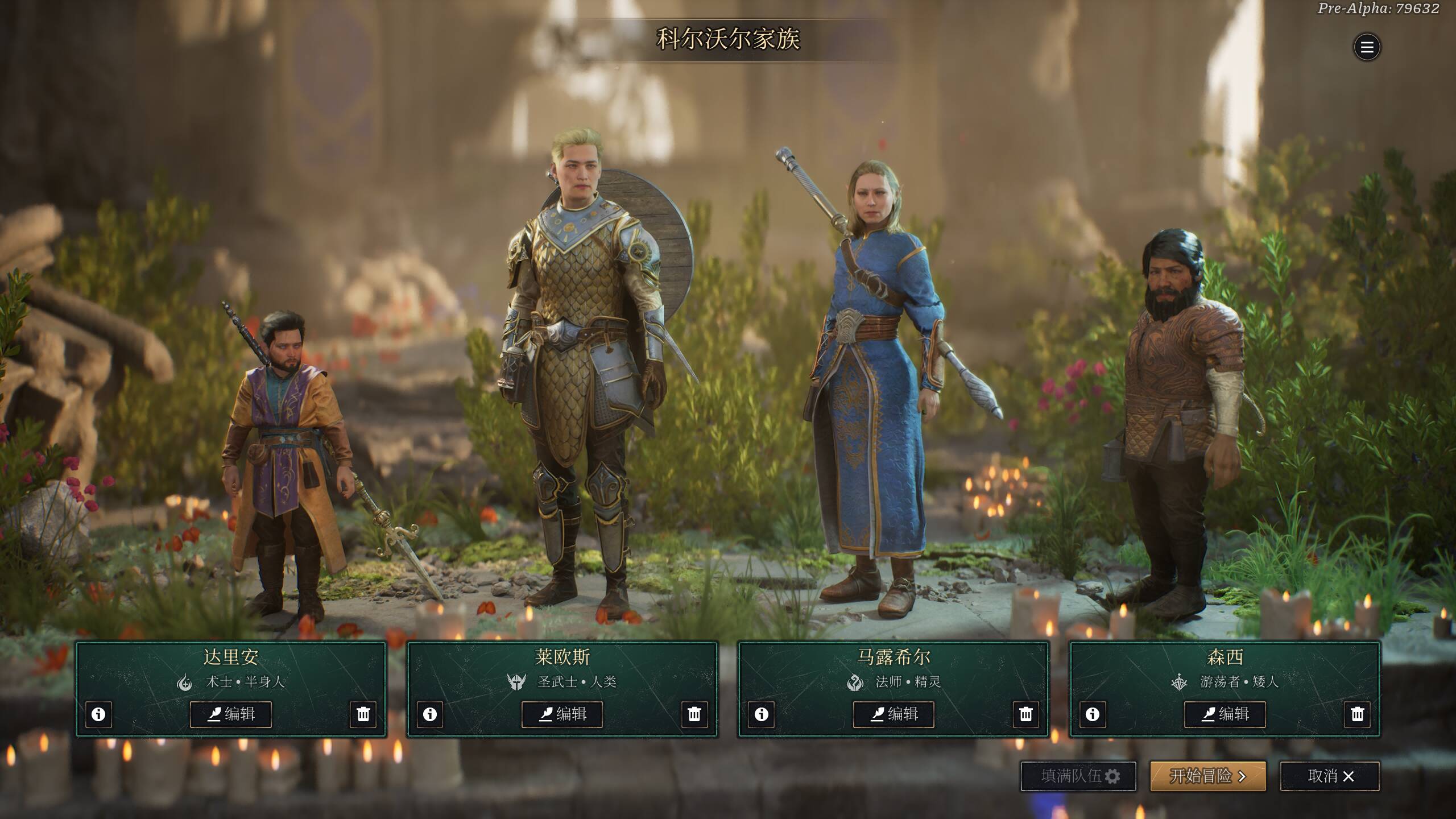1456x819 pixels.
Task: Edit the wizard 马露希尔
Action: point(894,714)
